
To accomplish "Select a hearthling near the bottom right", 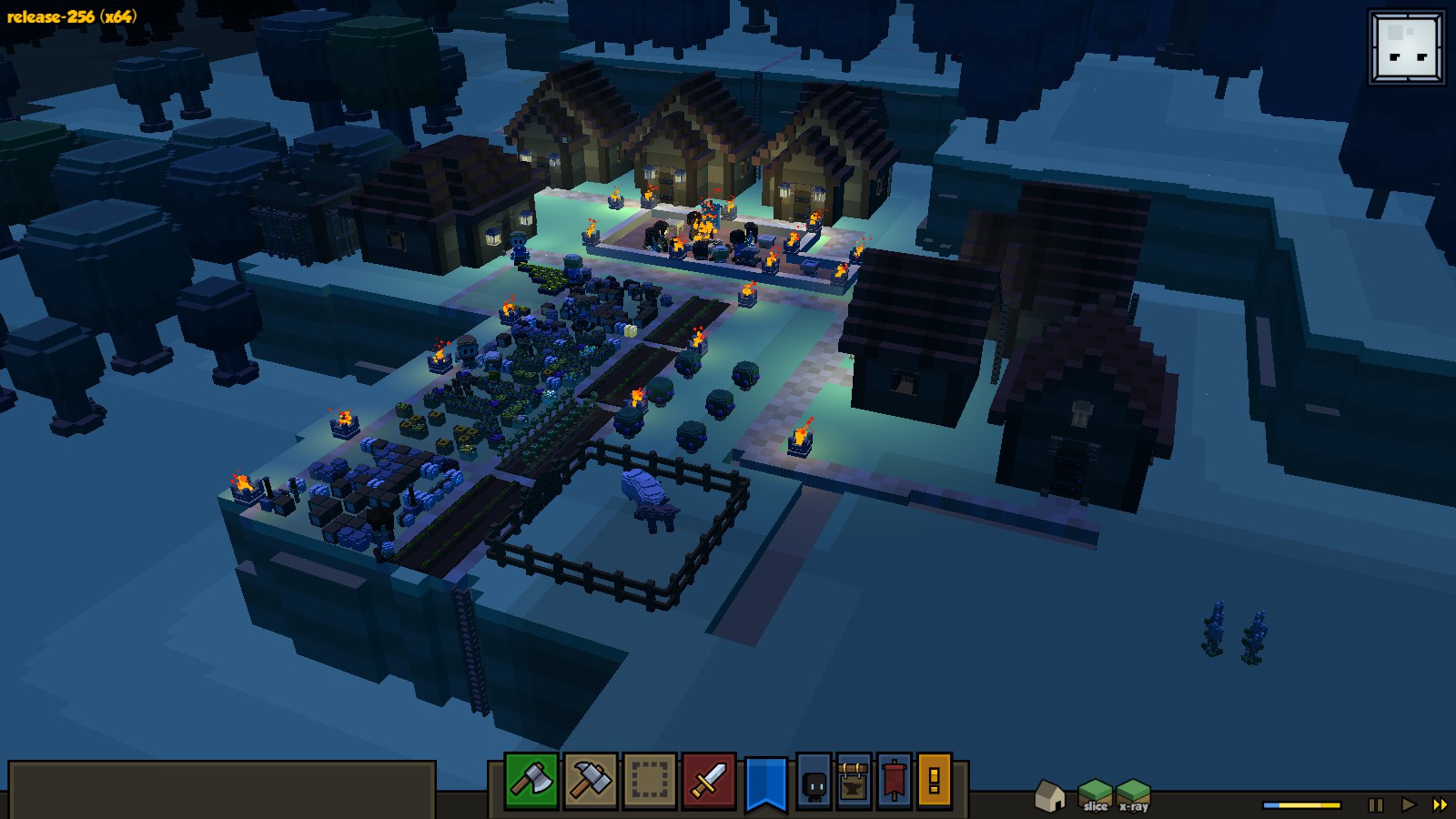I will (1215, 628).
